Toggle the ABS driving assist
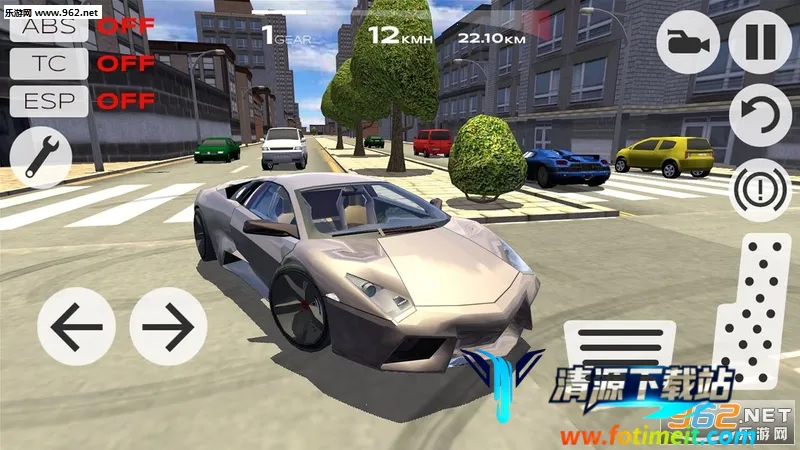The image size is (800, 450). pos(48,27)
